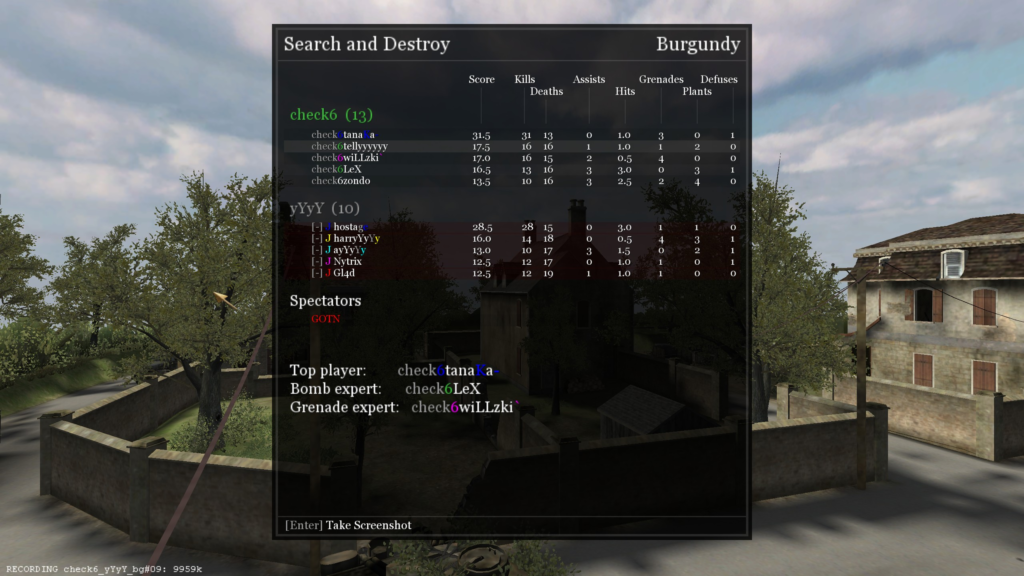
Task: Choose the harryYyYy player row
Action: pos(351,239)
